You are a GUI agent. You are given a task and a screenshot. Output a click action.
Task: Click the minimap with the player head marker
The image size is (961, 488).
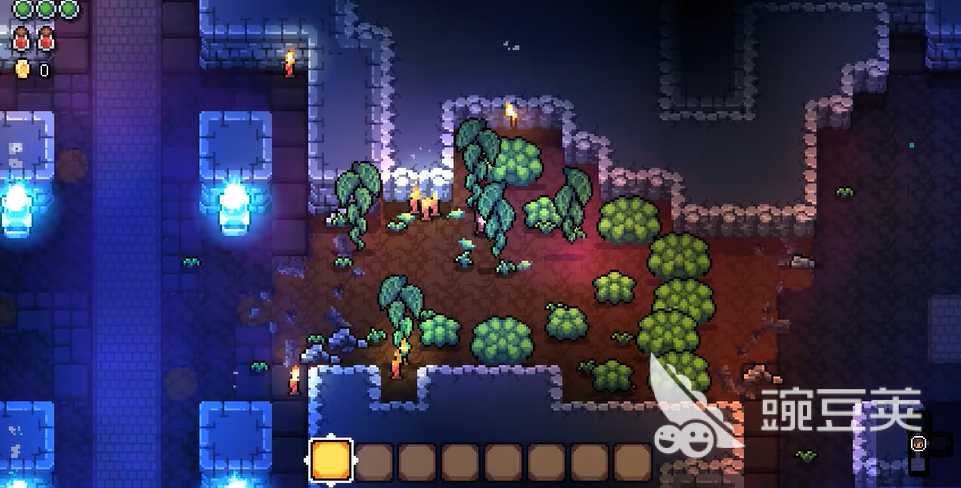pyautogui.click(x=918, y=443)
